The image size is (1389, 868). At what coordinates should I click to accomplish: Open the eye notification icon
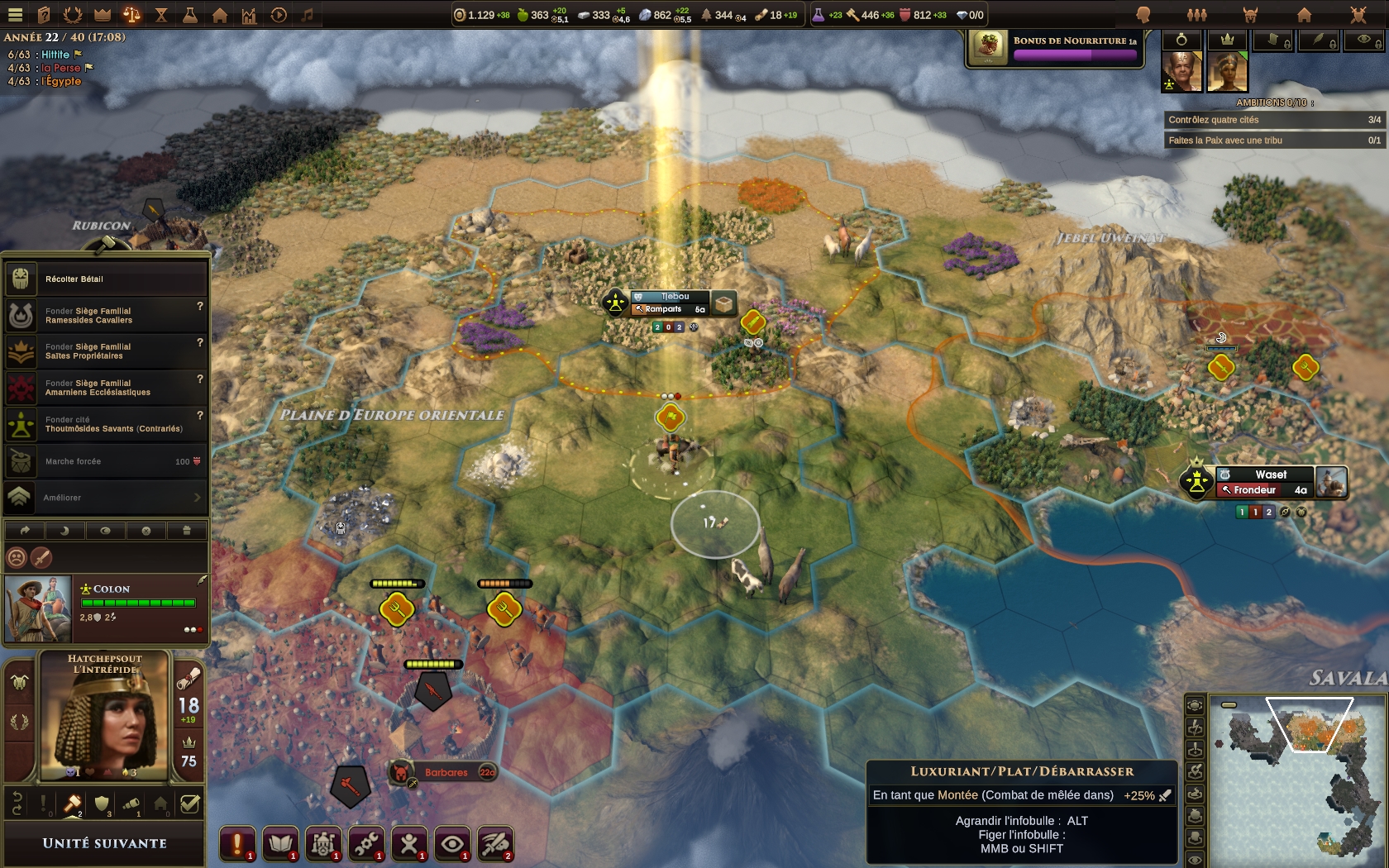pos(451,843)
